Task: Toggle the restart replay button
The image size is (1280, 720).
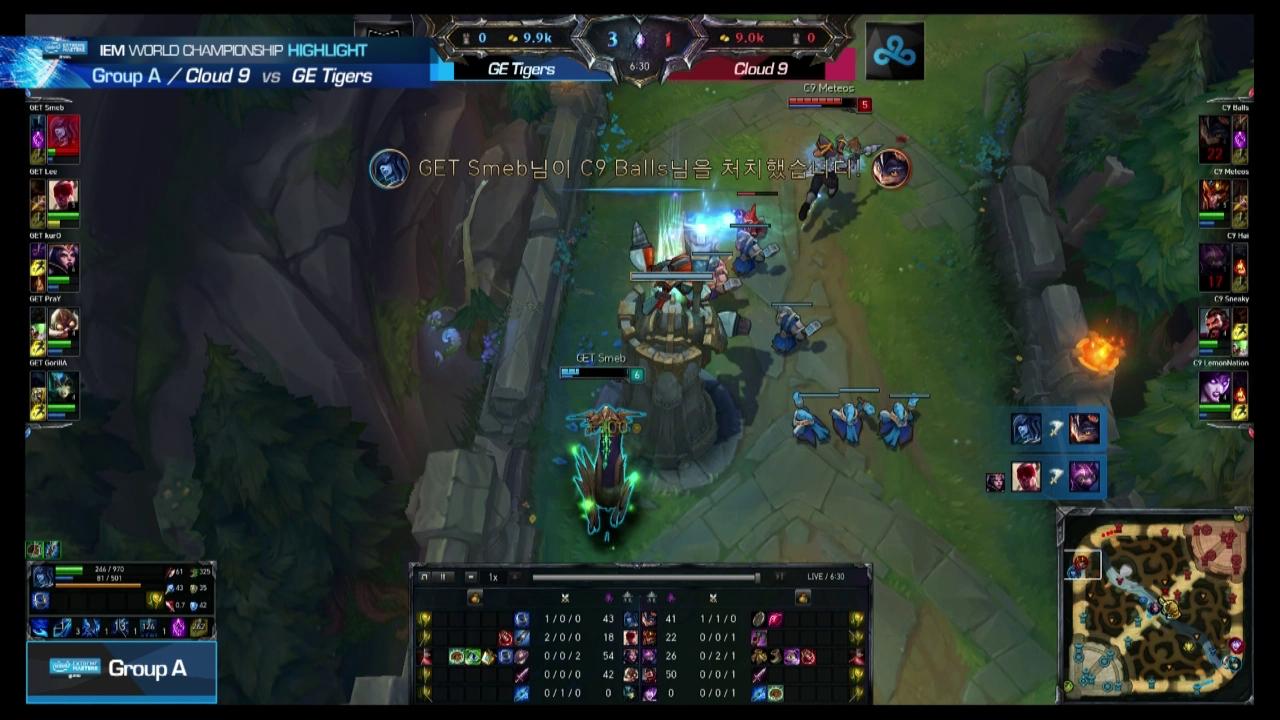Action: (424, 576)
